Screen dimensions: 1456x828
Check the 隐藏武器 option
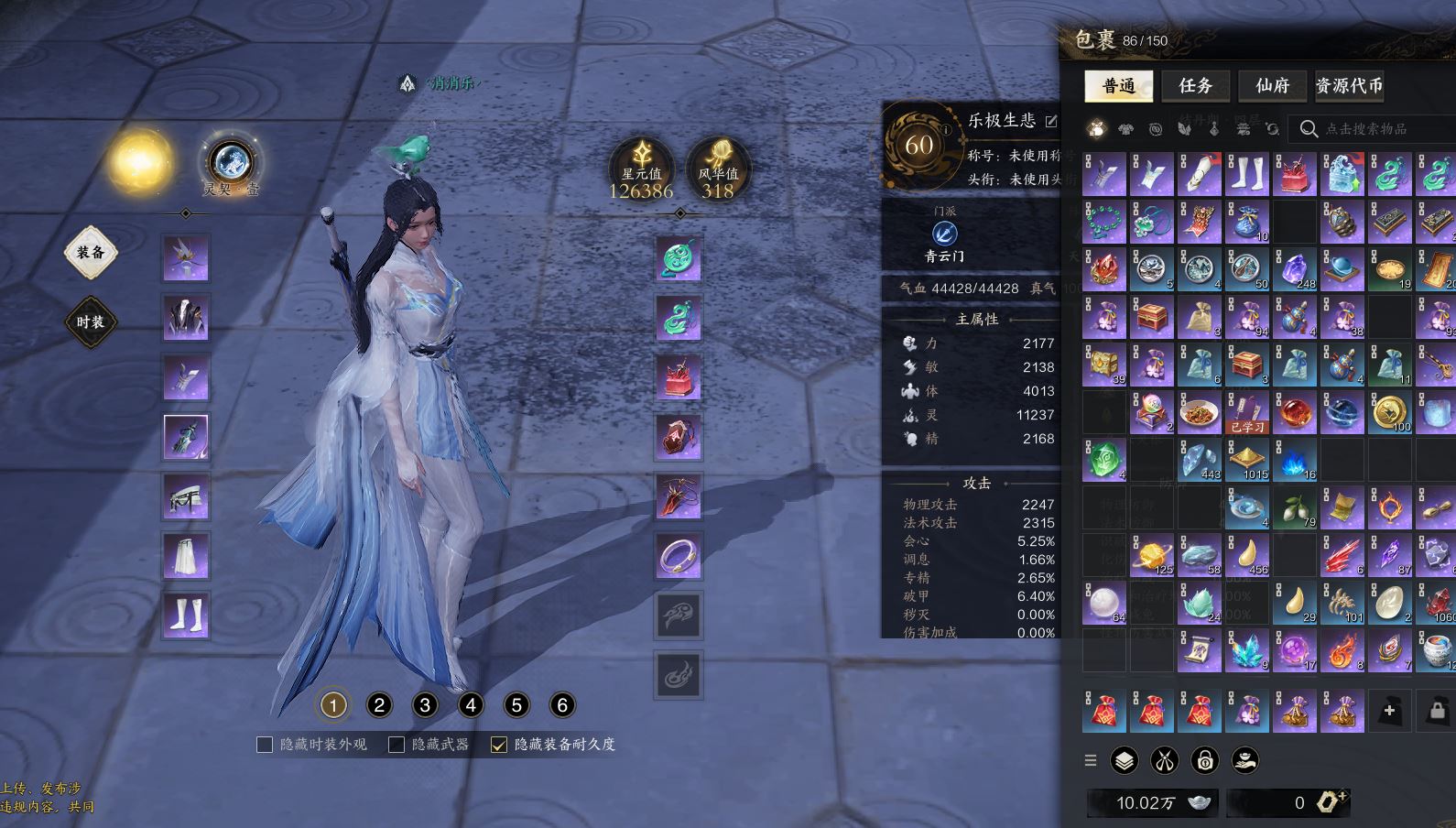coord(397,745)
